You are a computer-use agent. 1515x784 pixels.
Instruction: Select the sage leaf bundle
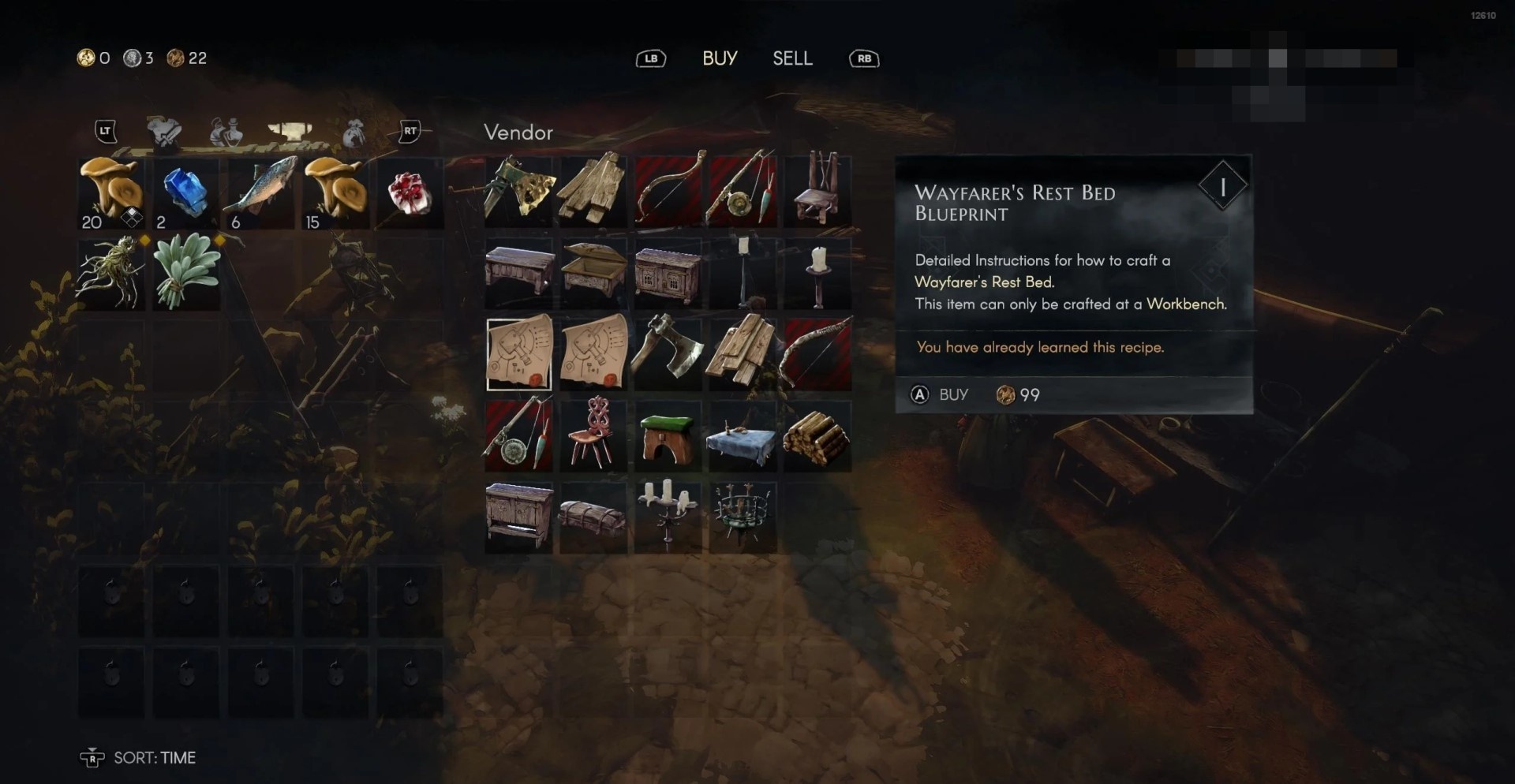pyautogui.click(x=186, y=274)
